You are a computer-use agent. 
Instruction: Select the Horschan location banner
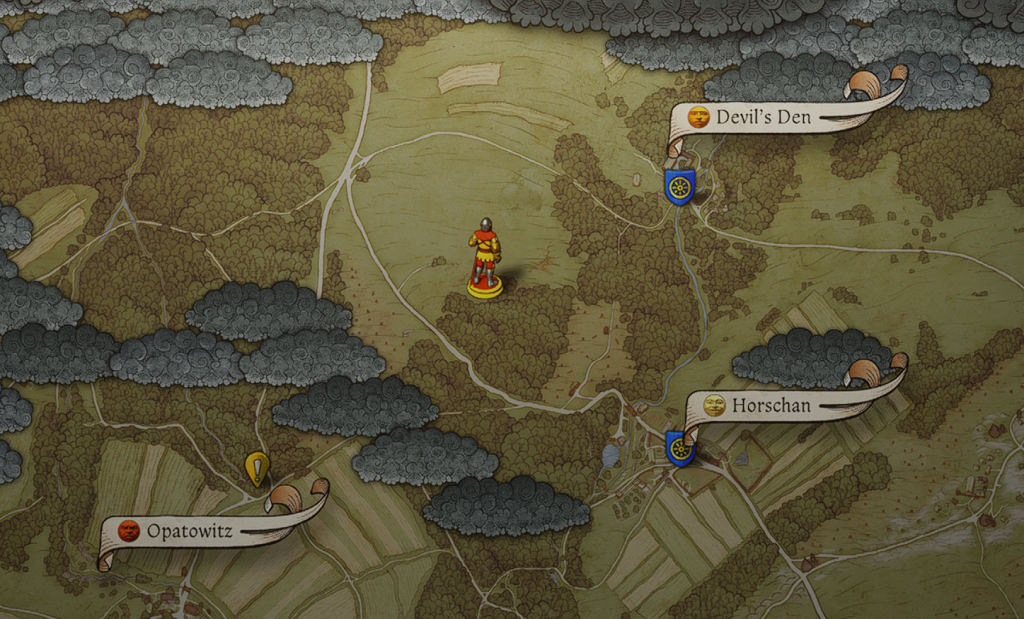(771, 406)
